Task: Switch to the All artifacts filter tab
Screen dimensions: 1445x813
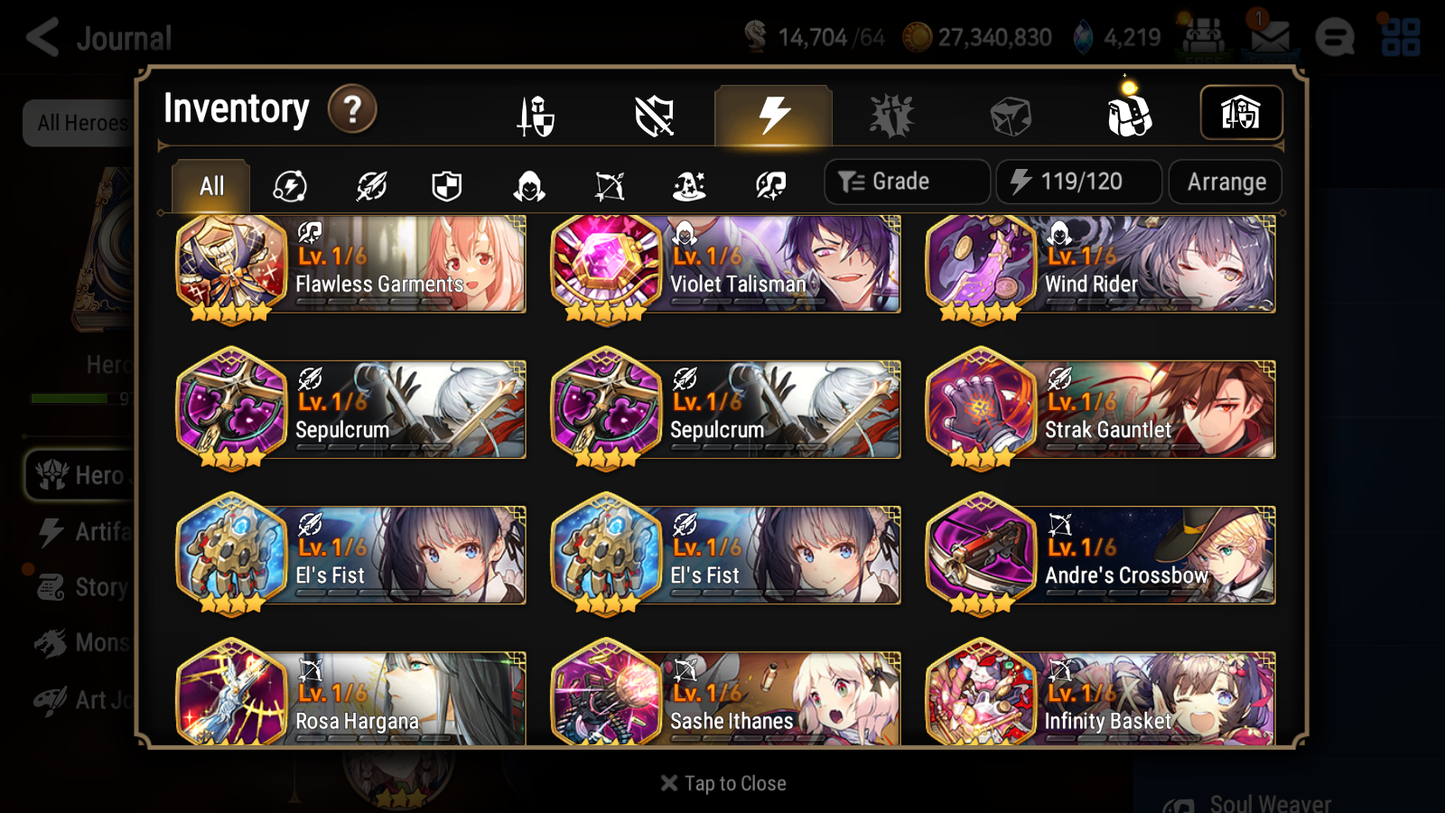Action: click(210, 184)
